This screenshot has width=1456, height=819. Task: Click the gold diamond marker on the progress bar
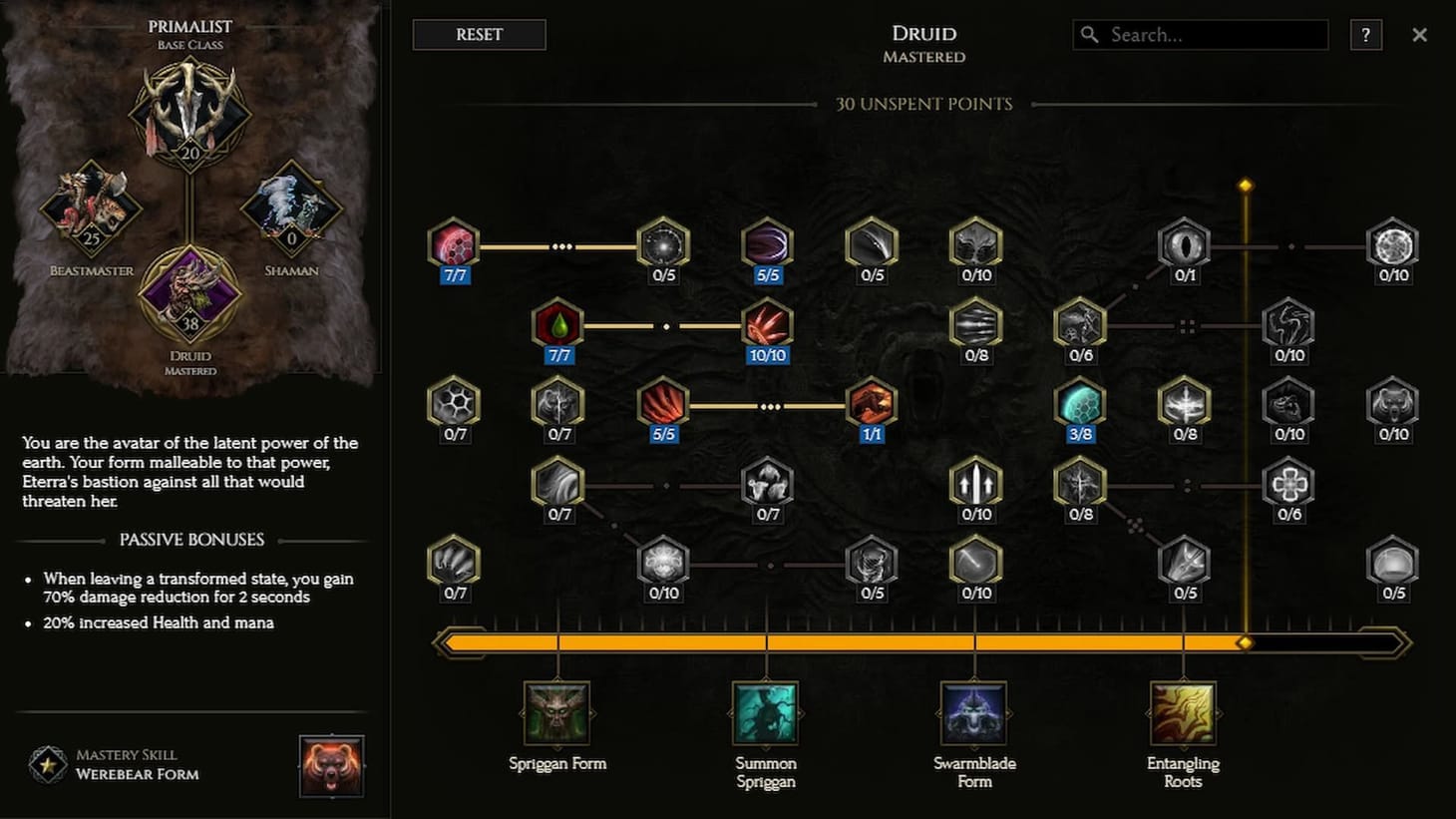[1245, 641]
